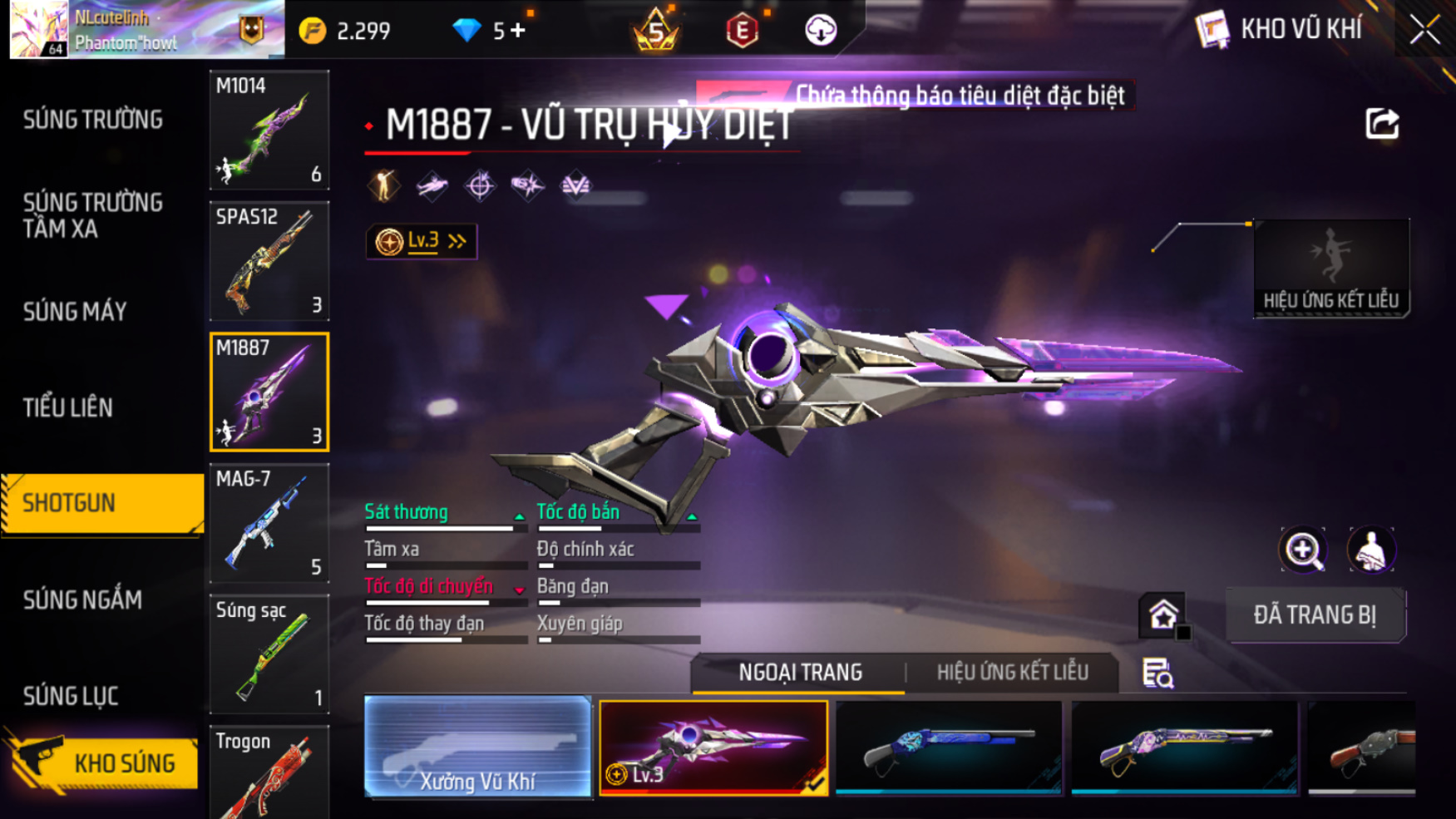Close the weapon vault screen
This screenshot has width=1456, height=819.
click(x=1425, y=31)
